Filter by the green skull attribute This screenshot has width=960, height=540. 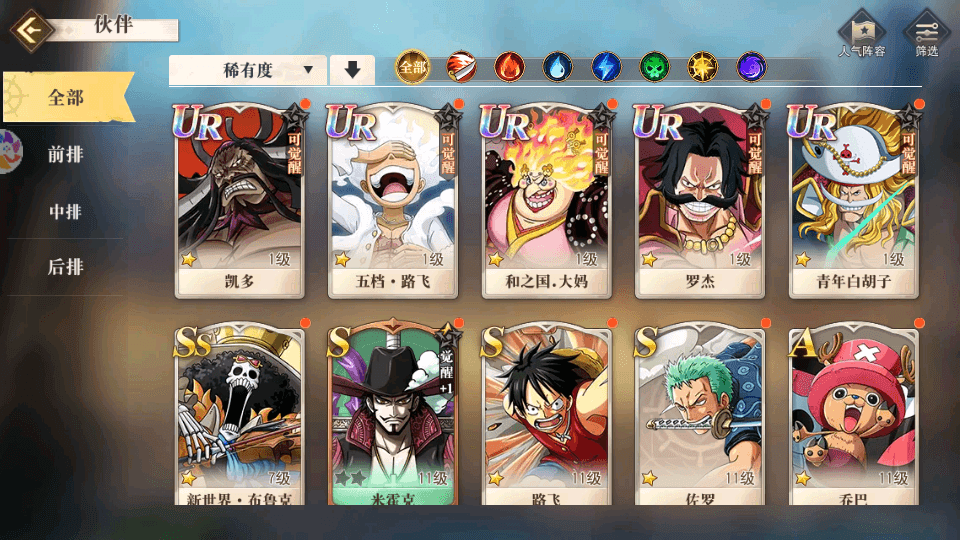[x=654, y=68]
